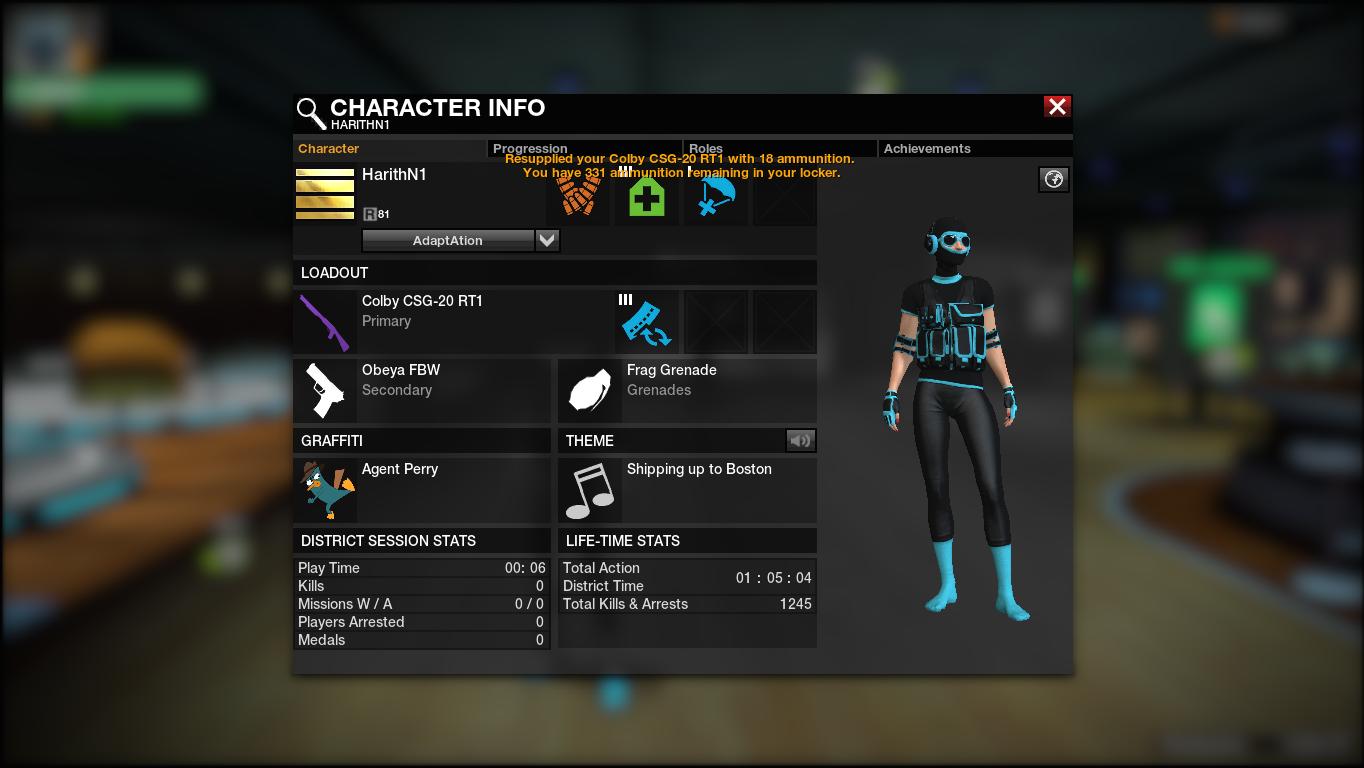Image resolution: width=1364 pixels, height=768 pixels.
Task: Click the globe button above the character
Action: click(x=1053, y=179)
